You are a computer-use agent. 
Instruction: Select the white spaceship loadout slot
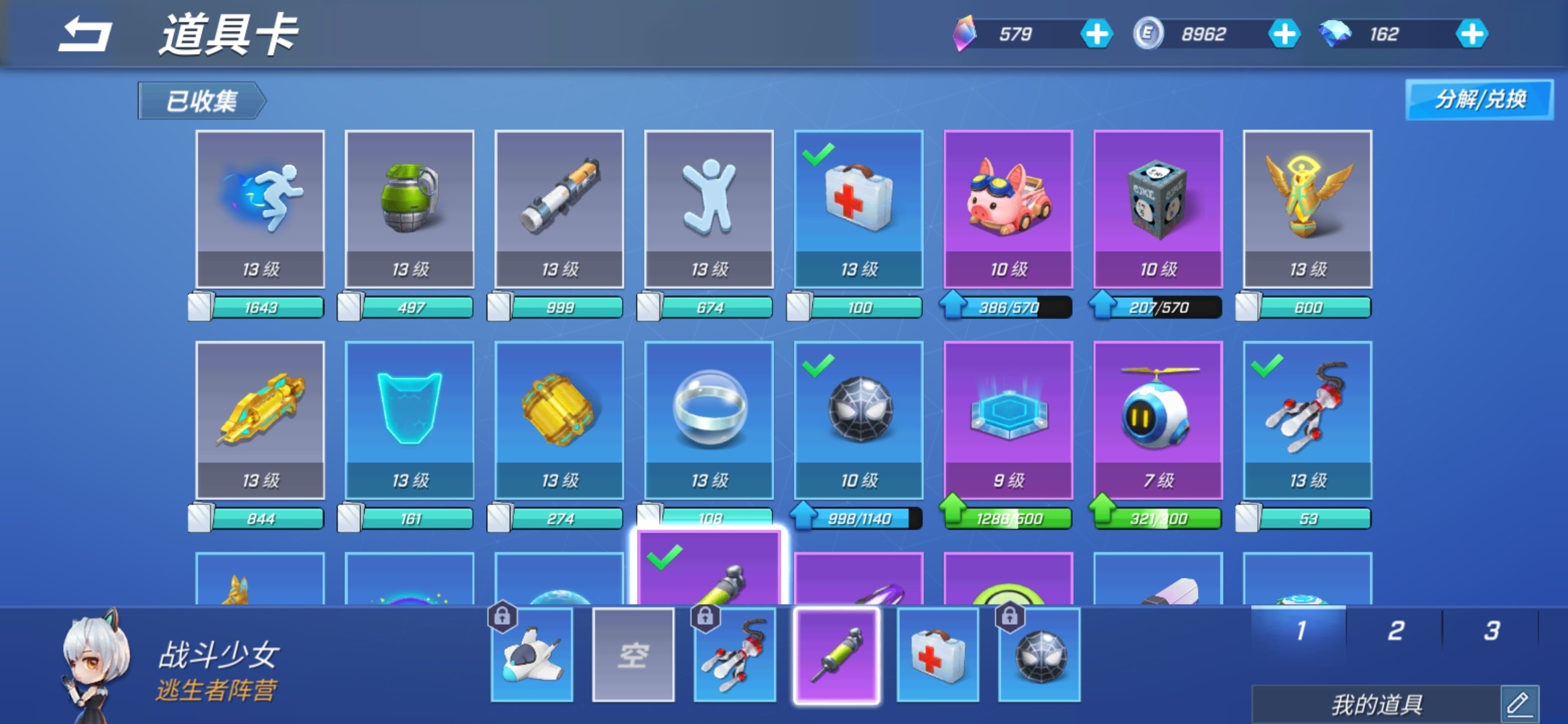pyautogui.click(x=532, y=655)
